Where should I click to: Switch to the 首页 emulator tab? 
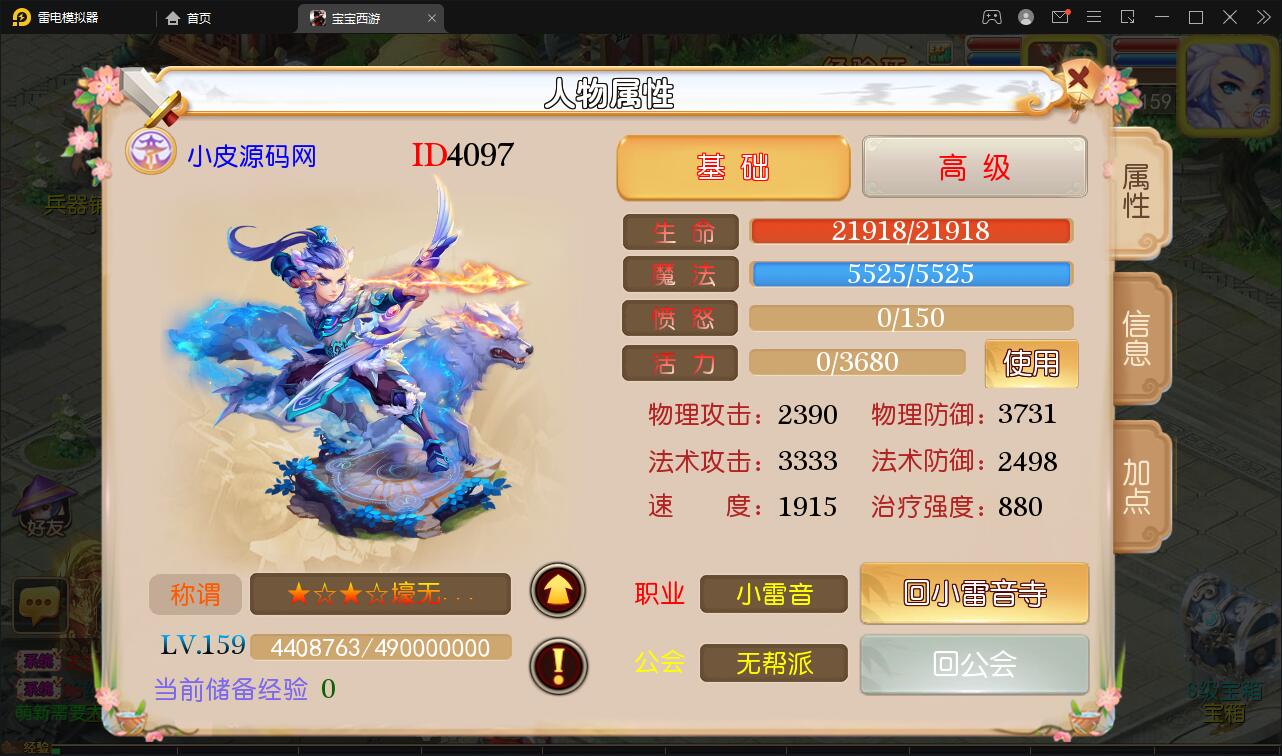[190, 17]
